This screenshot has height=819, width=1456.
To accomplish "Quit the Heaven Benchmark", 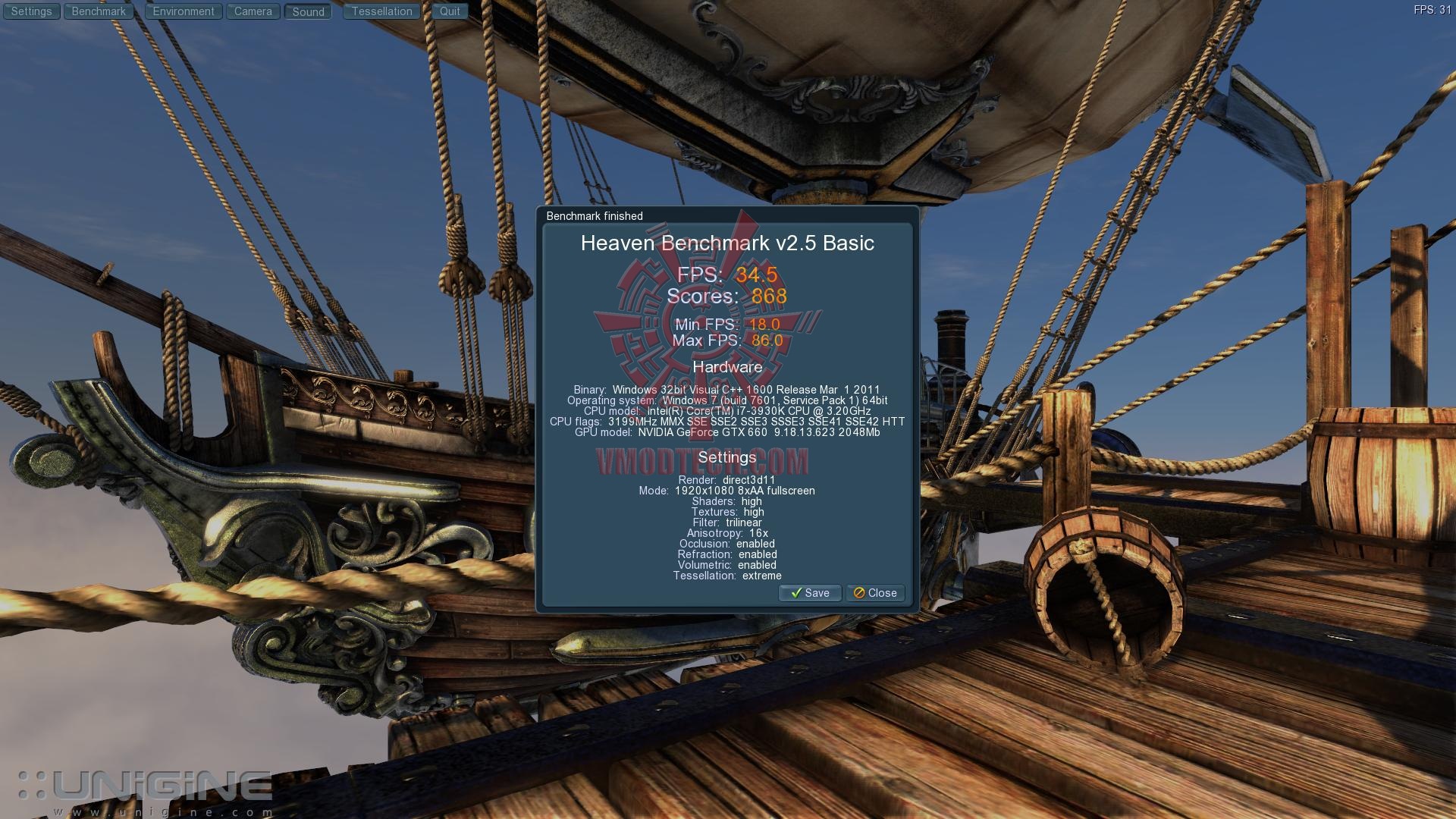I will 450,11.
